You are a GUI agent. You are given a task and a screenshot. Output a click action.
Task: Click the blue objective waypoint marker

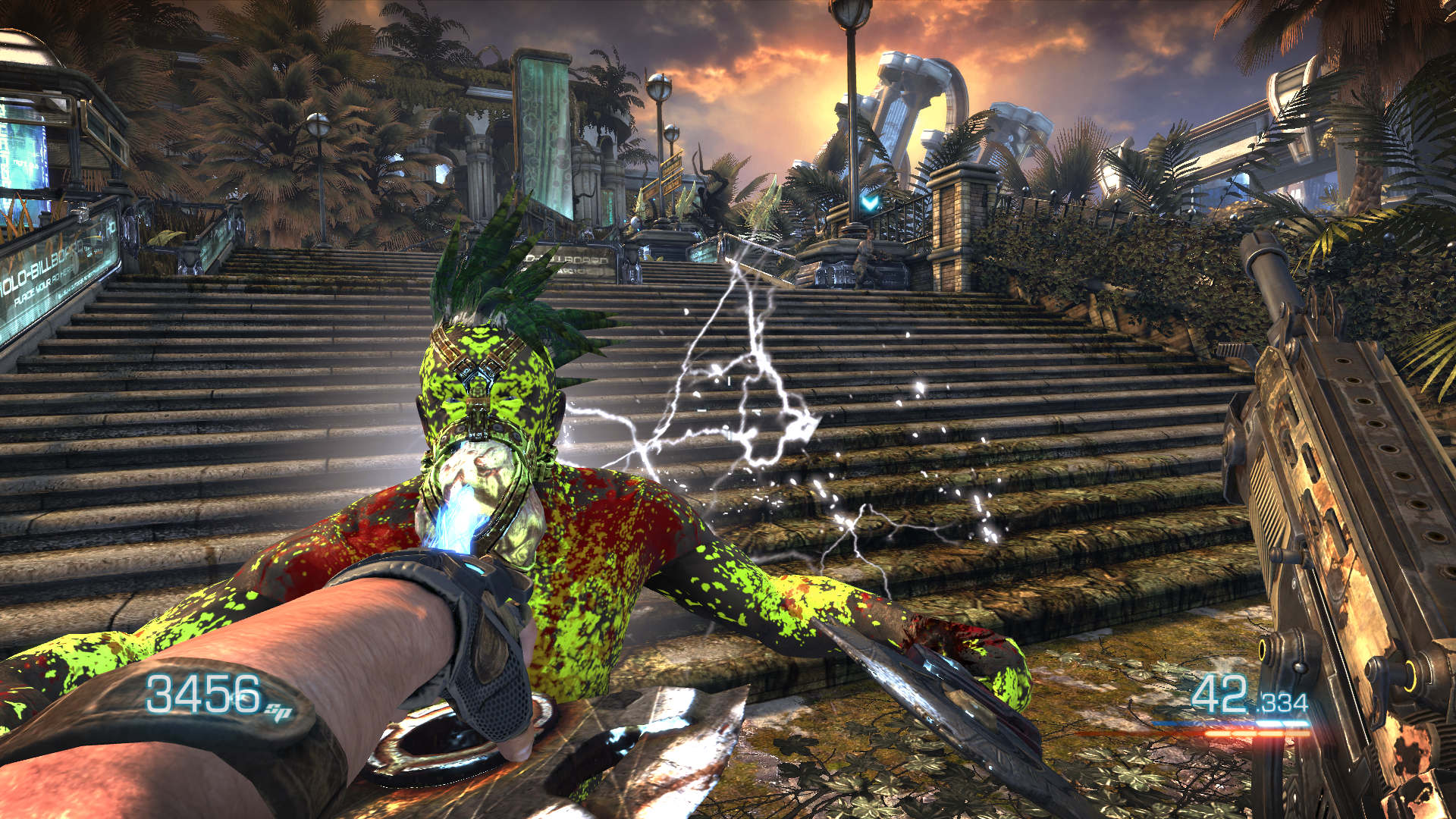tap(870, 202)
